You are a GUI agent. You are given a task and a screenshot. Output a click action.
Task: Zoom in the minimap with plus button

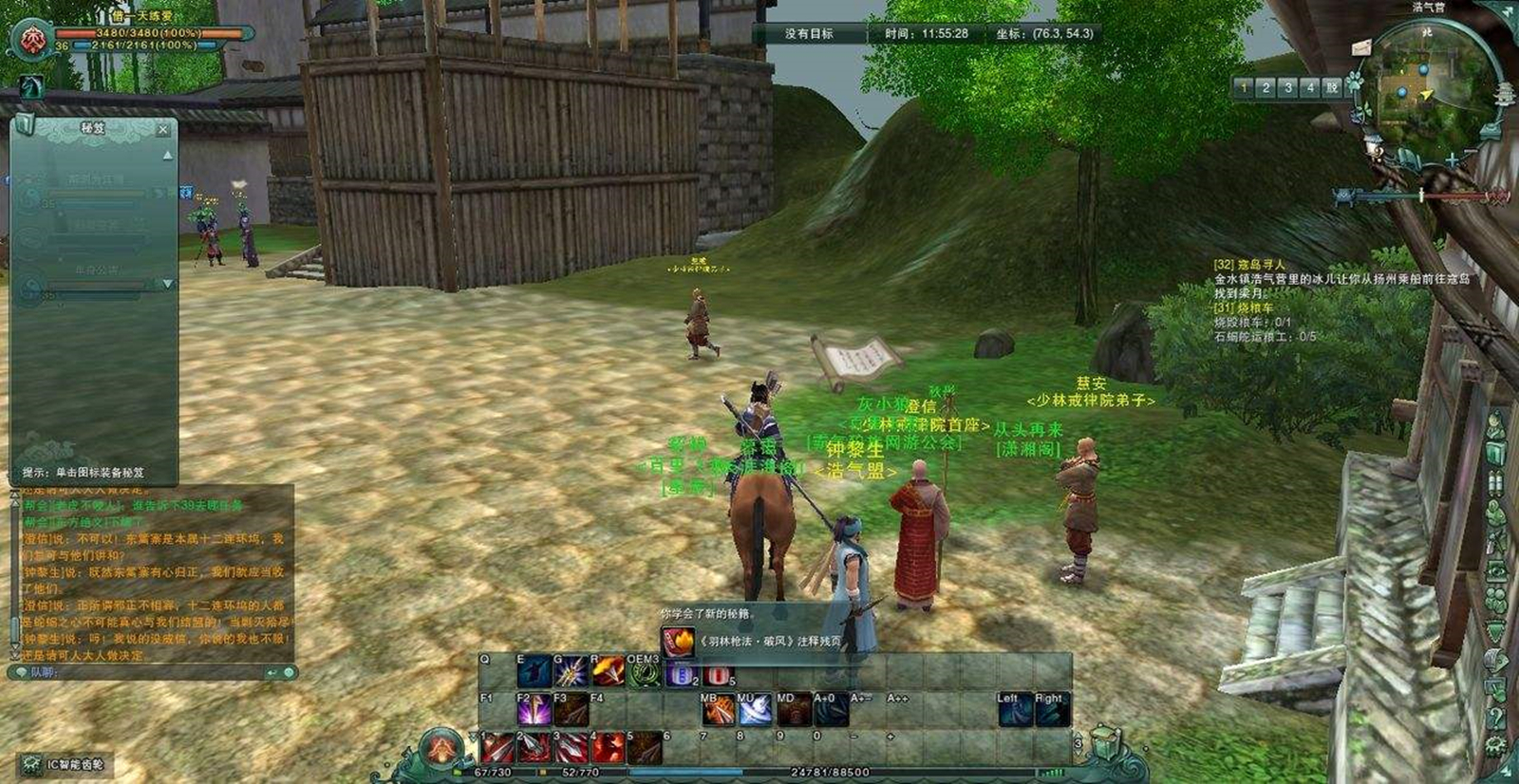click(x=1452, y=159)
